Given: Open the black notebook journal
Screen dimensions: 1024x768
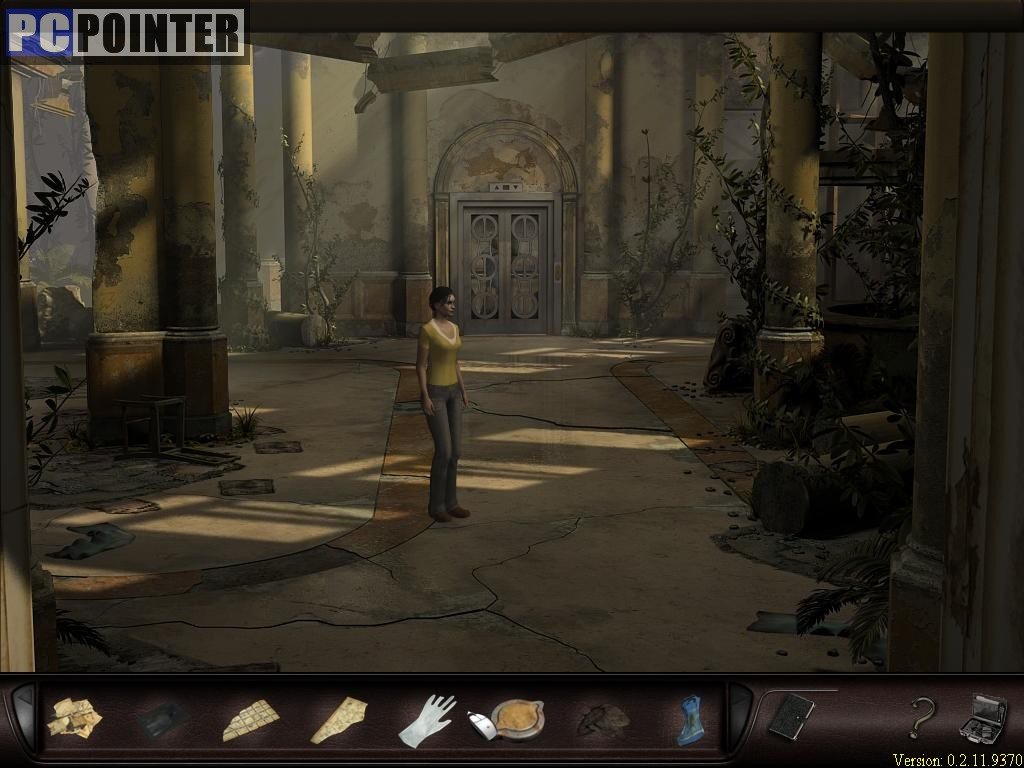Looking at the screenshot, I should point(791,716).
